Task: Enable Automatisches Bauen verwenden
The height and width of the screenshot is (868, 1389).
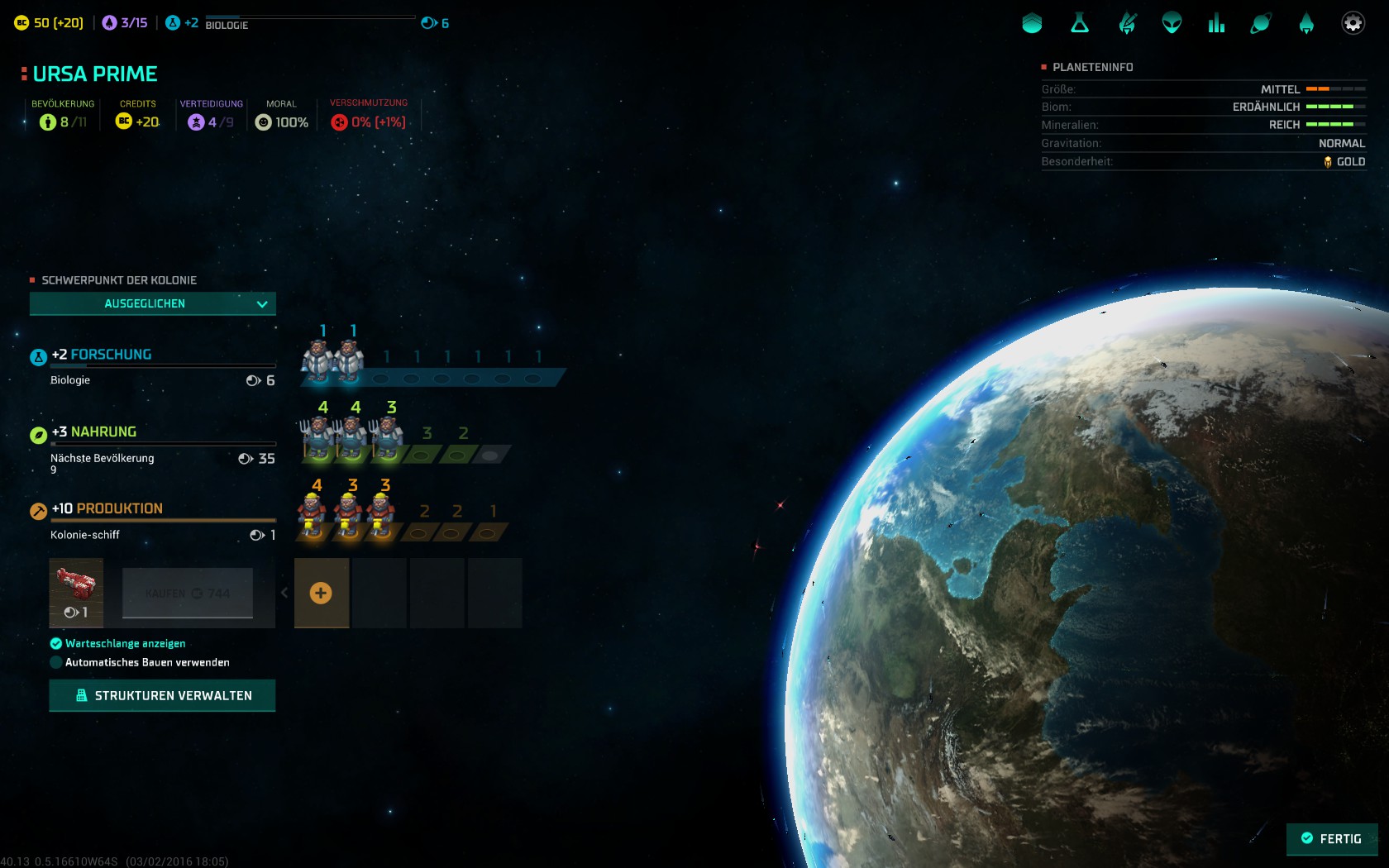Action: pos(56,662)
